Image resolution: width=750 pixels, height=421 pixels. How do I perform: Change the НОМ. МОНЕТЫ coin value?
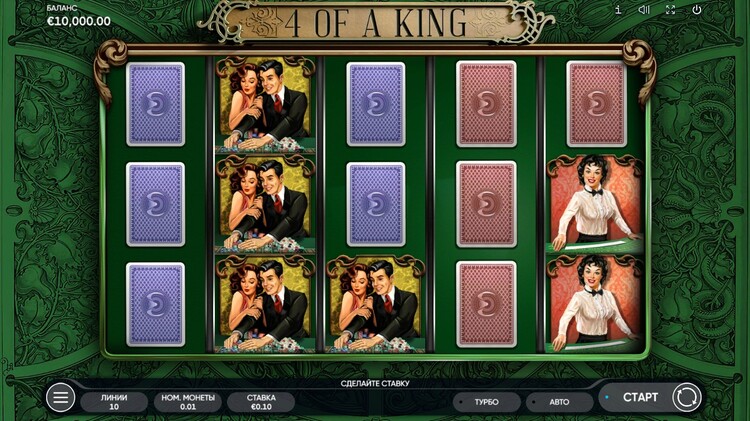(x=187, y=402)
